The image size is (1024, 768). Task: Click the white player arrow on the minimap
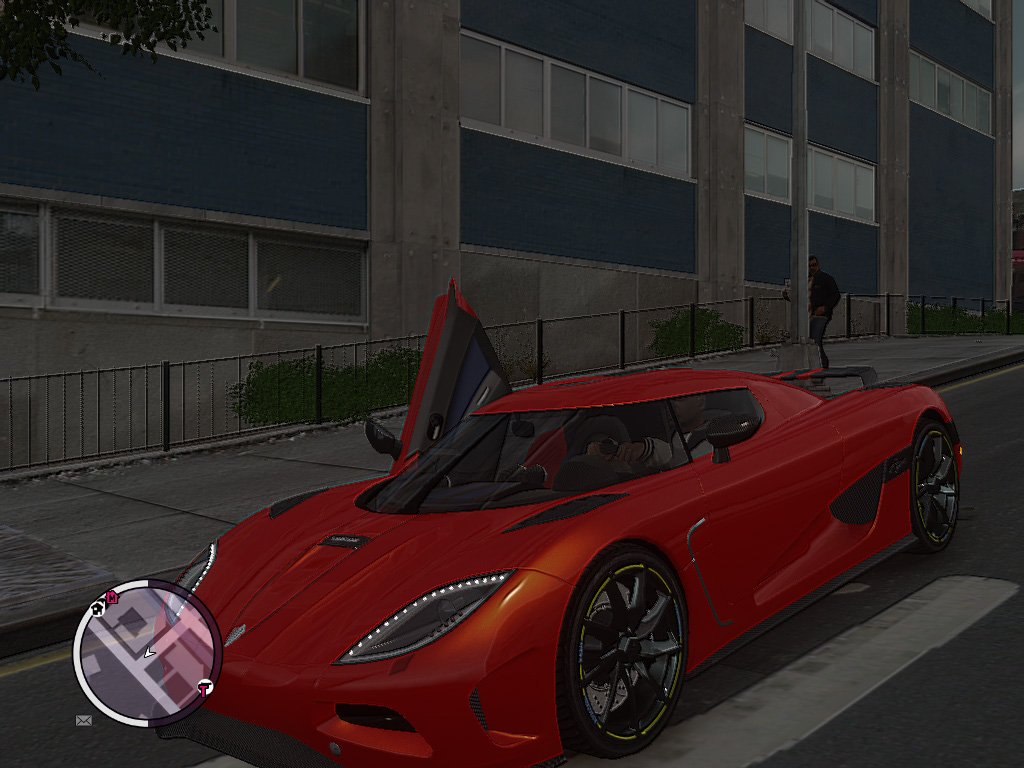149,652
